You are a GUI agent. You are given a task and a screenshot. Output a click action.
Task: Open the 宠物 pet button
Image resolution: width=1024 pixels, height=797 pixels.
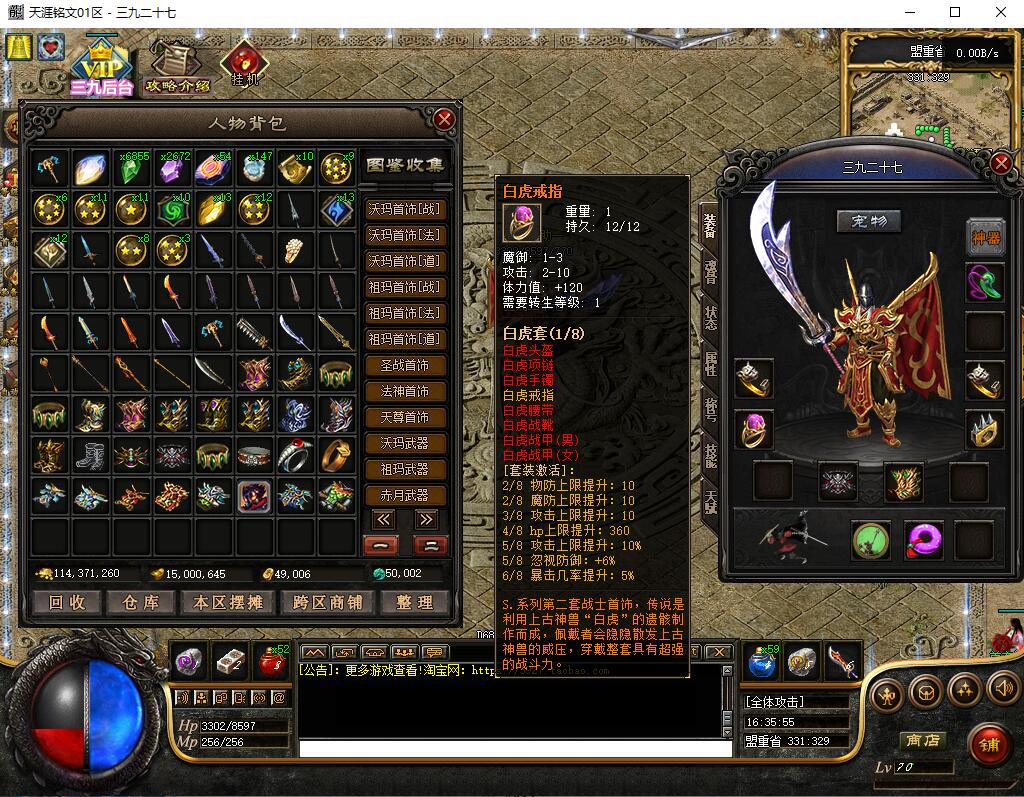868,220
